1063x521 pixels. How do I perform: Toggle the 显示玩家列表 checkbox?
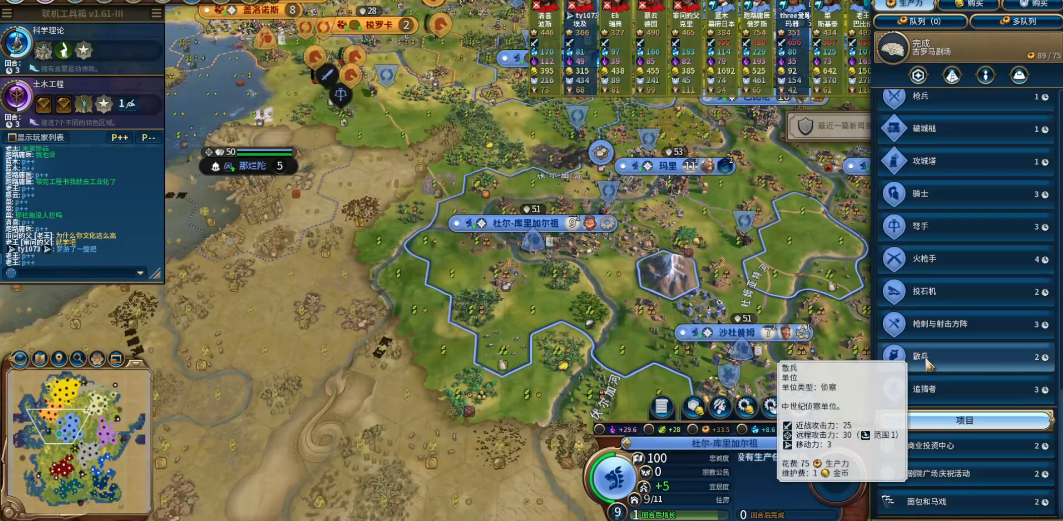[12, 137]
